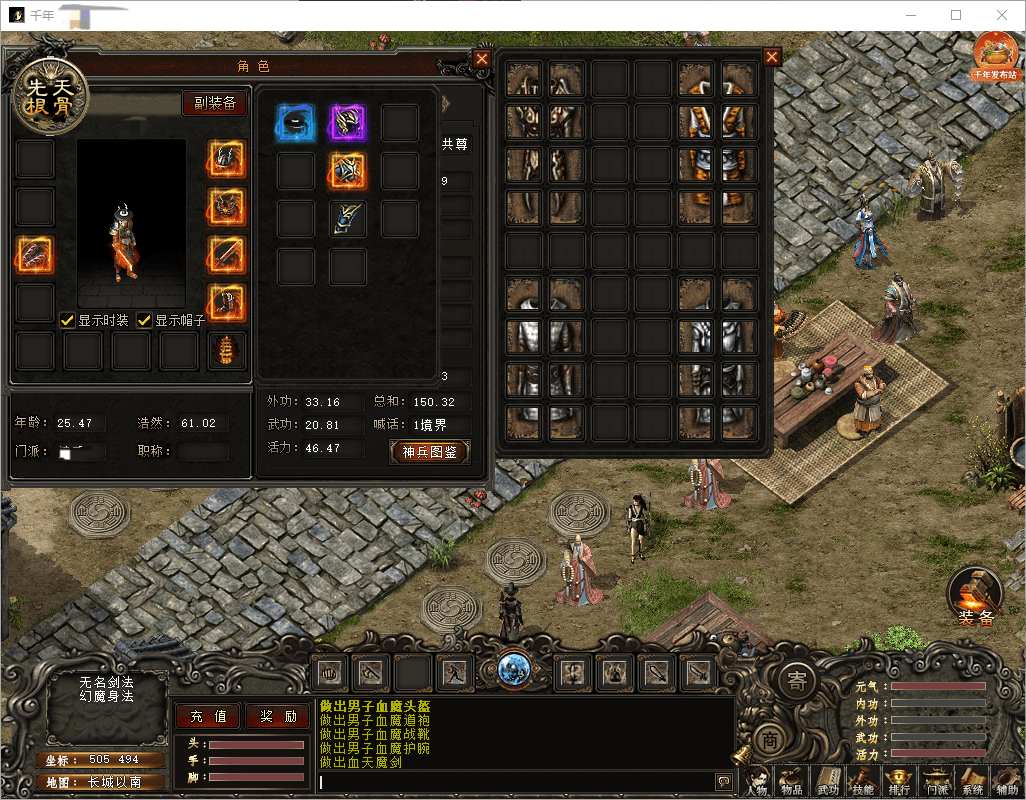Show the 排行 rankings
Screen dimensions: 1026x800
(899, 781)
